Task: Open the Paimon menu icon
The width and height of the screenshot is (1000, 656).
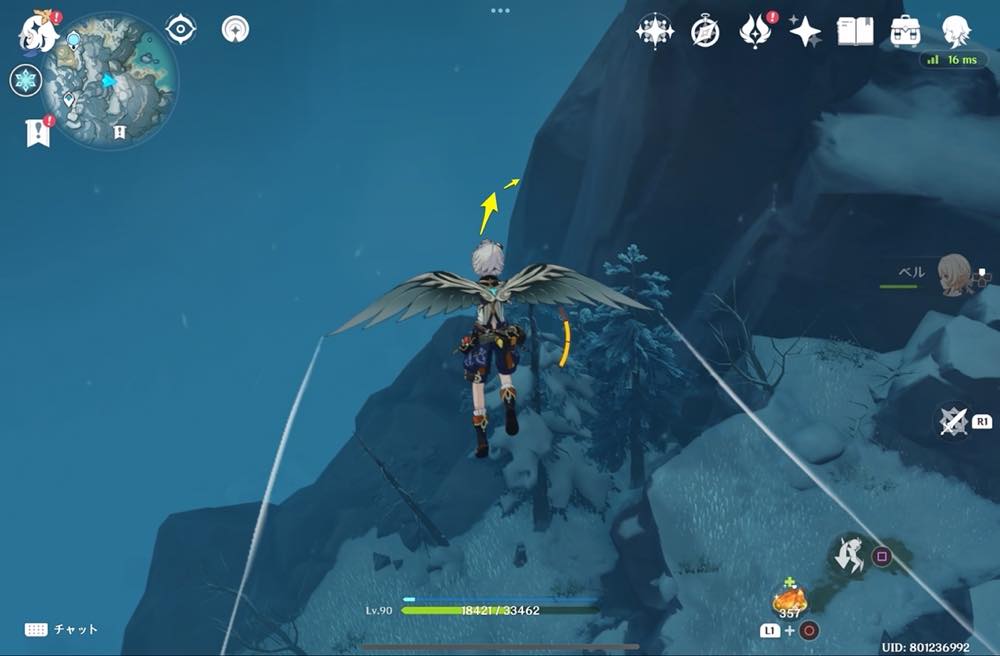Action: (x=36, y=33)
